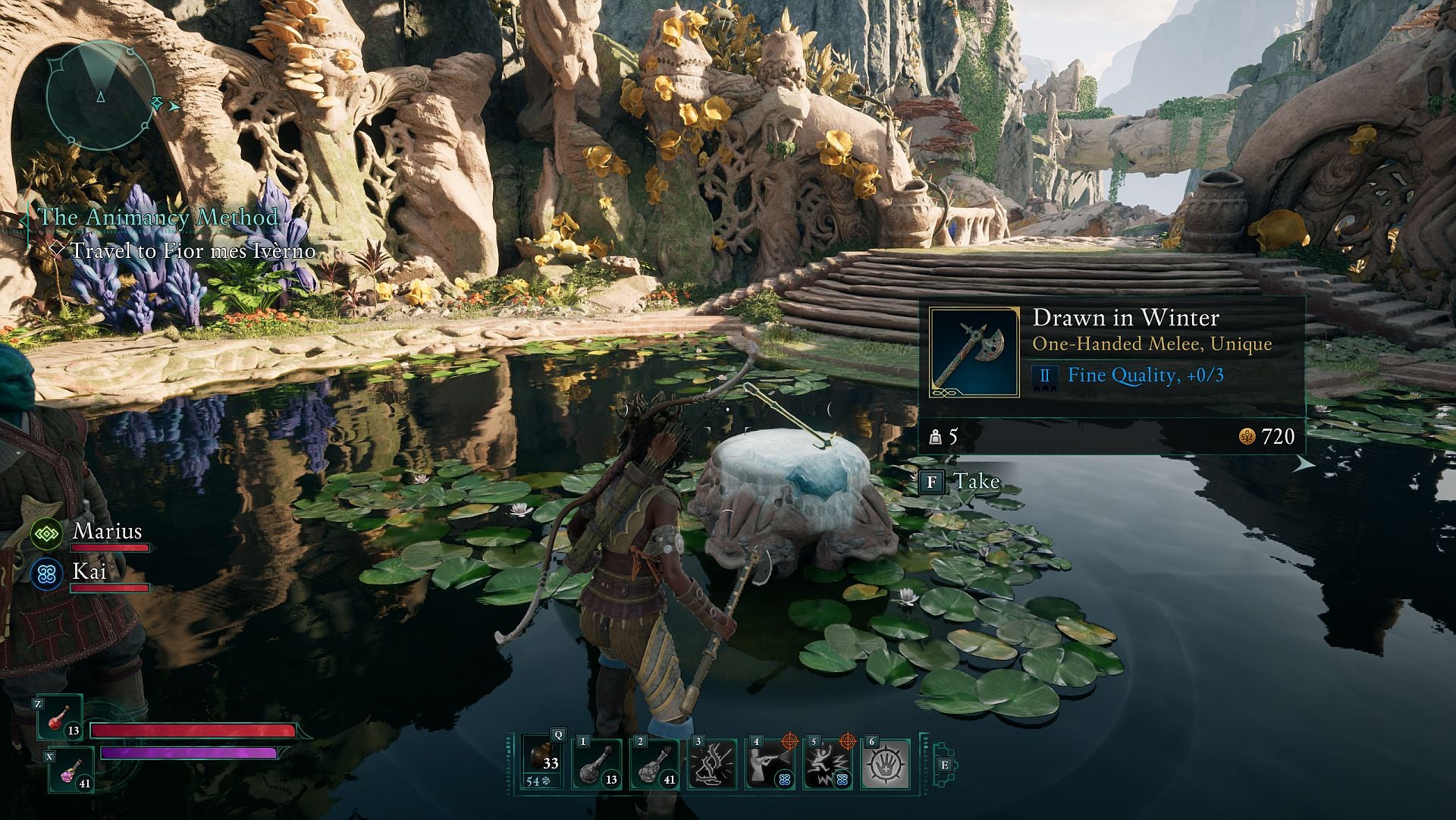Open the circular minimap
The width and height of the screenshot is (1456, 820).
click(99, 96)
